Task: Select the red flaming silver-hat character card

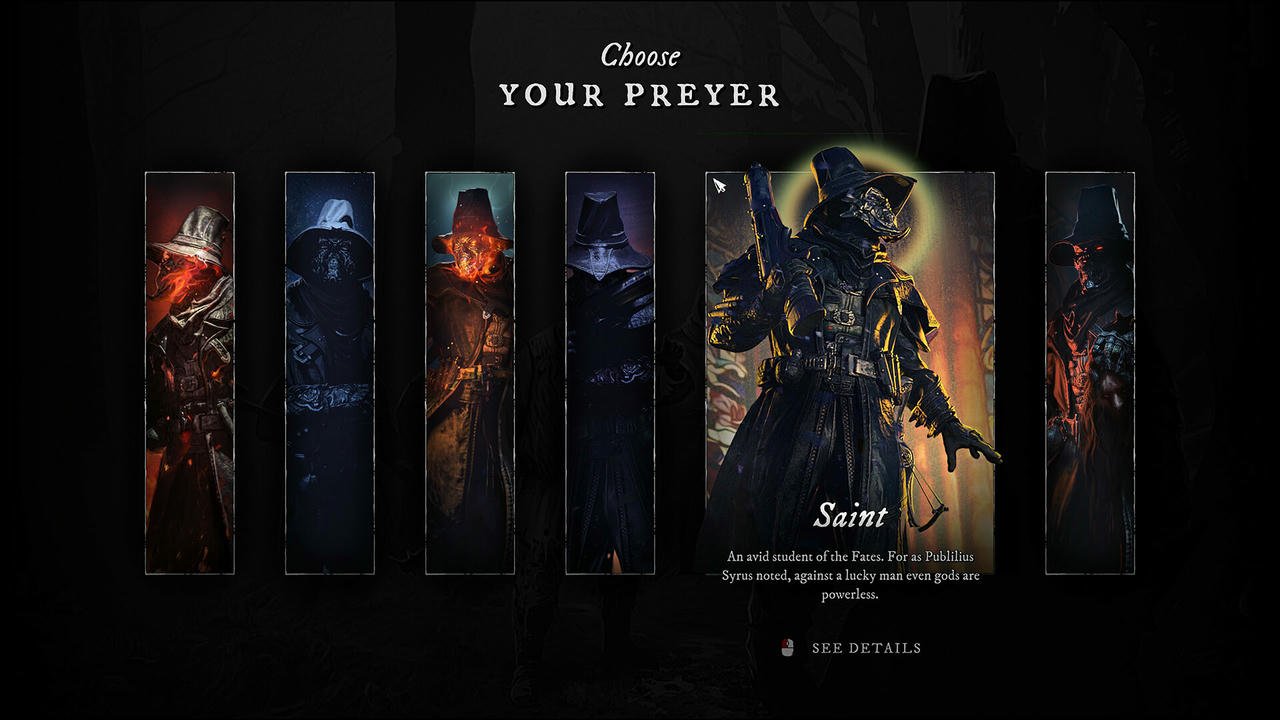Action: pyautogui.click(x=190, y=372)
